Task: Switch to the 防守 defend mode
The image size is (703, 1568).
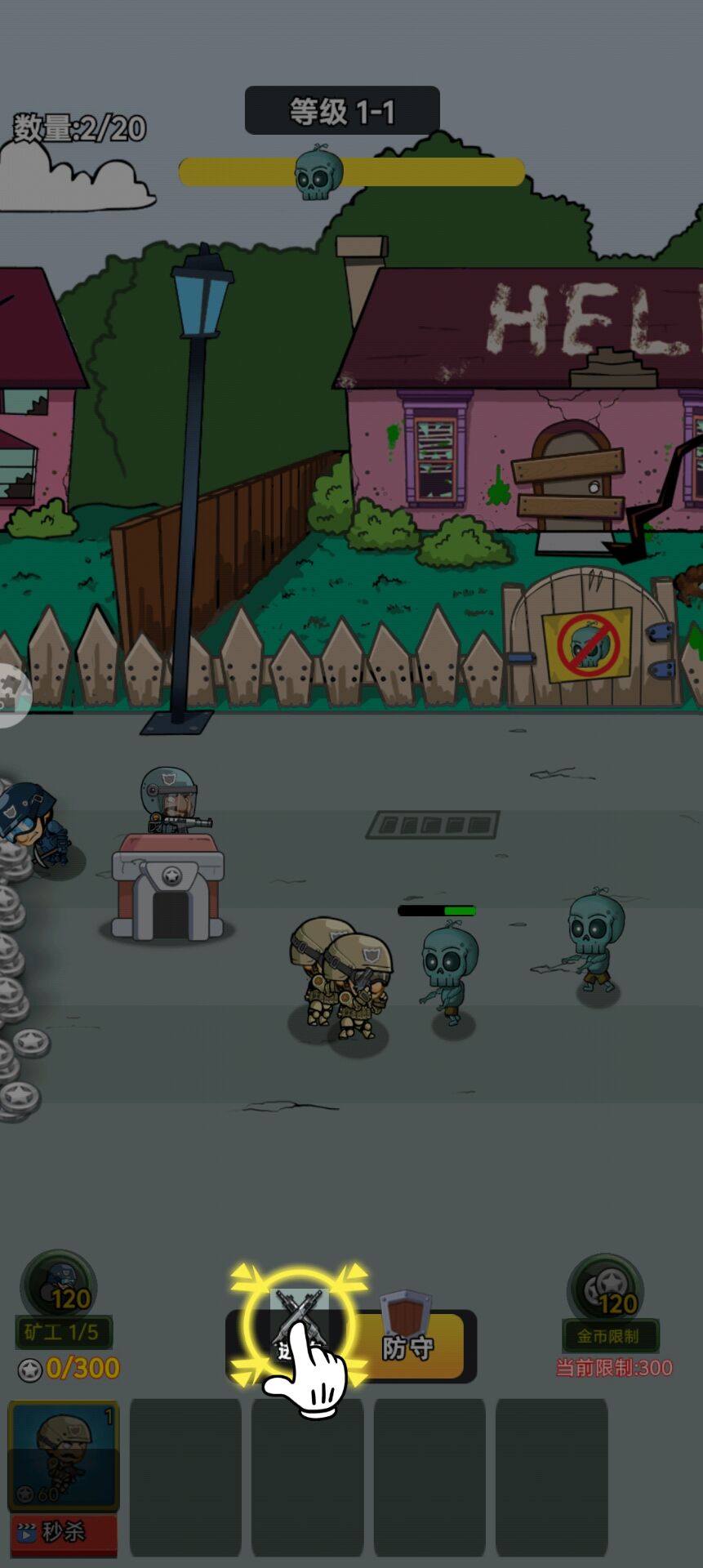Action: point(408,1346)
